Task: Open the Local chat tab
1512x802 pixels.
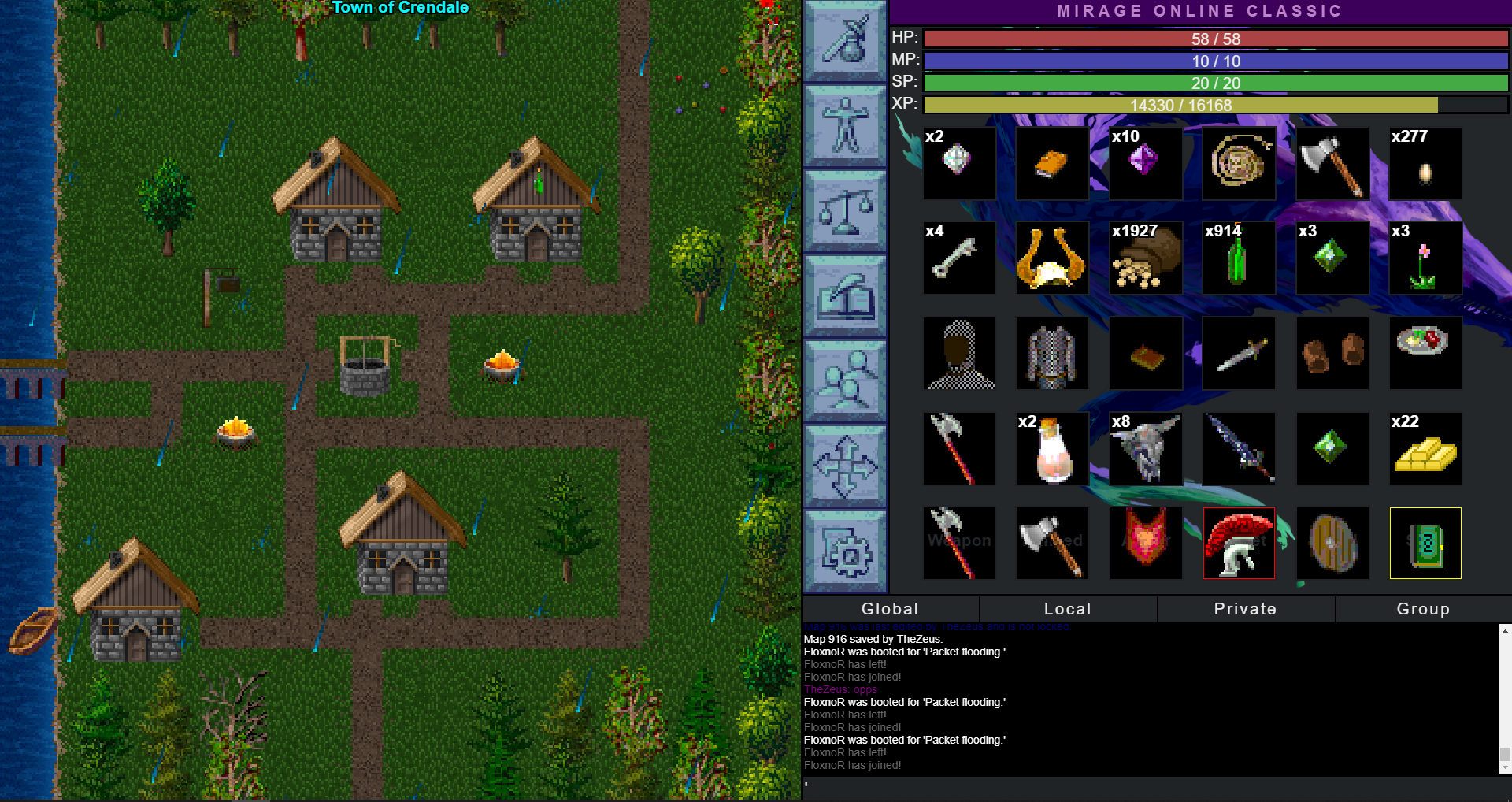Action: (x=1067, y=609)
